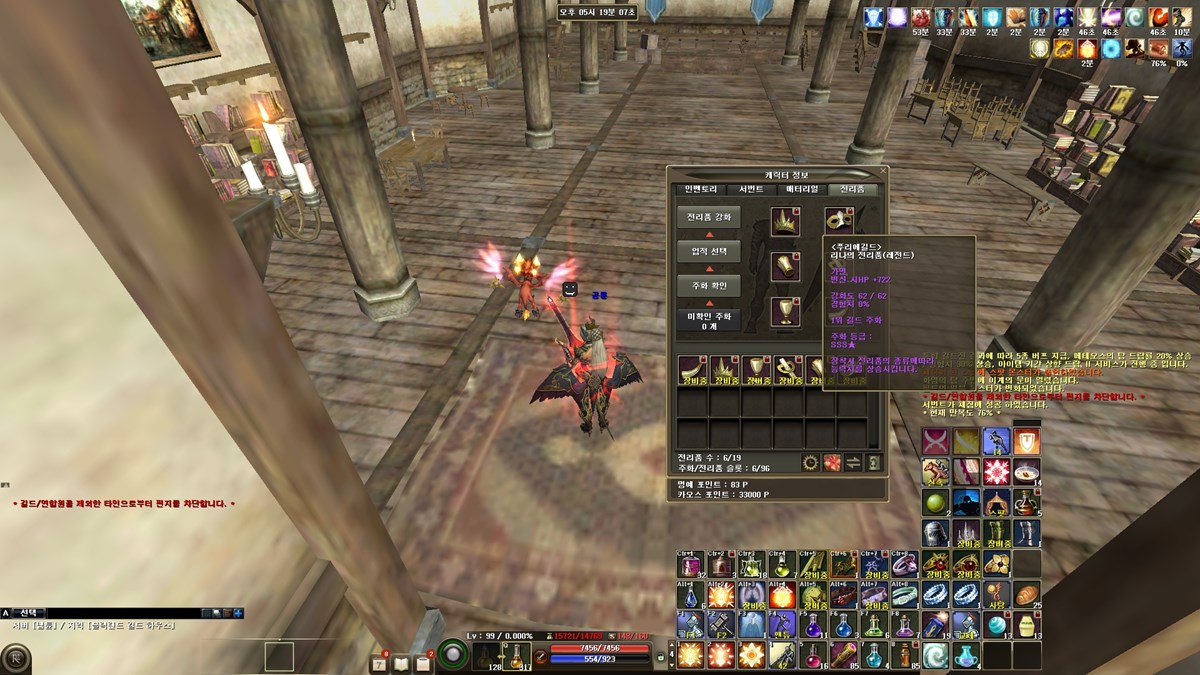
Task: Select the equipped golden crown trophy slot
Action: [785, 222]
